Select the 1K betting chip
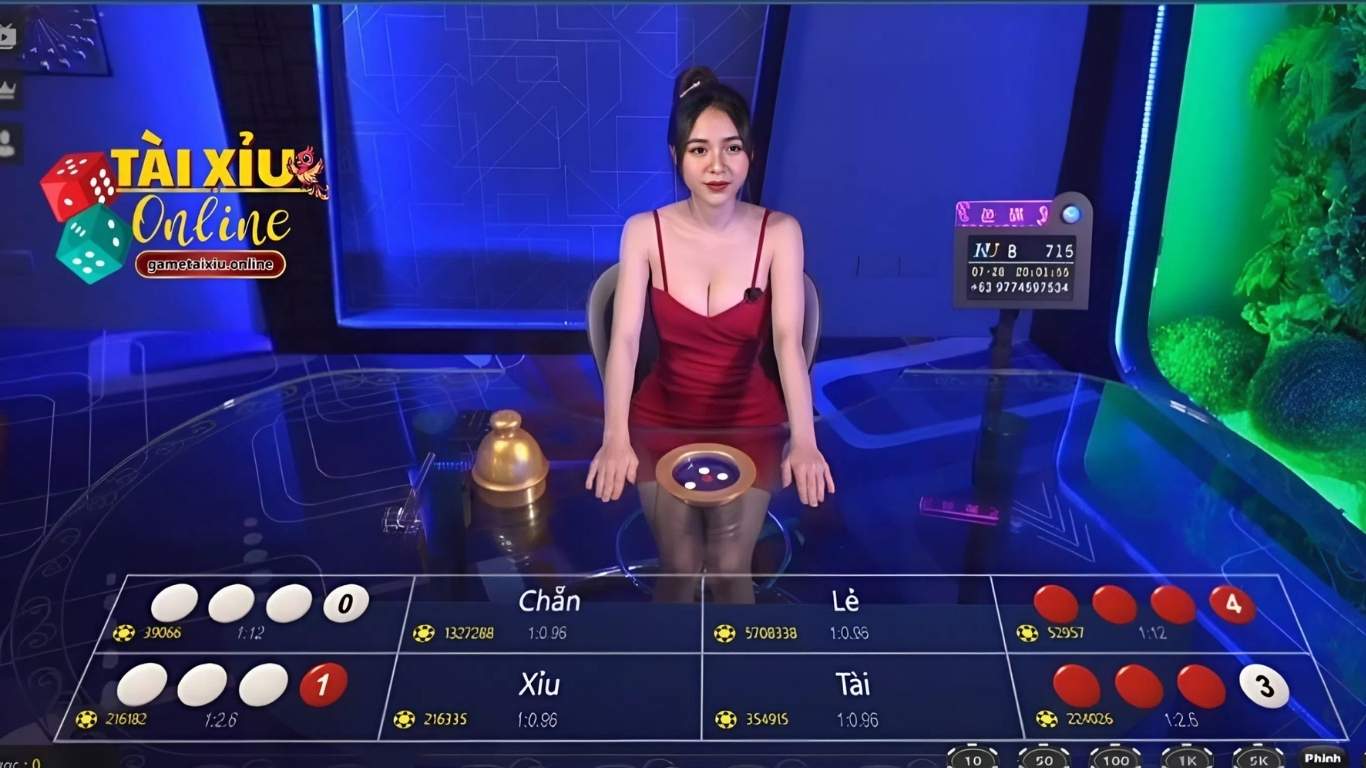 coord(1186,760)
